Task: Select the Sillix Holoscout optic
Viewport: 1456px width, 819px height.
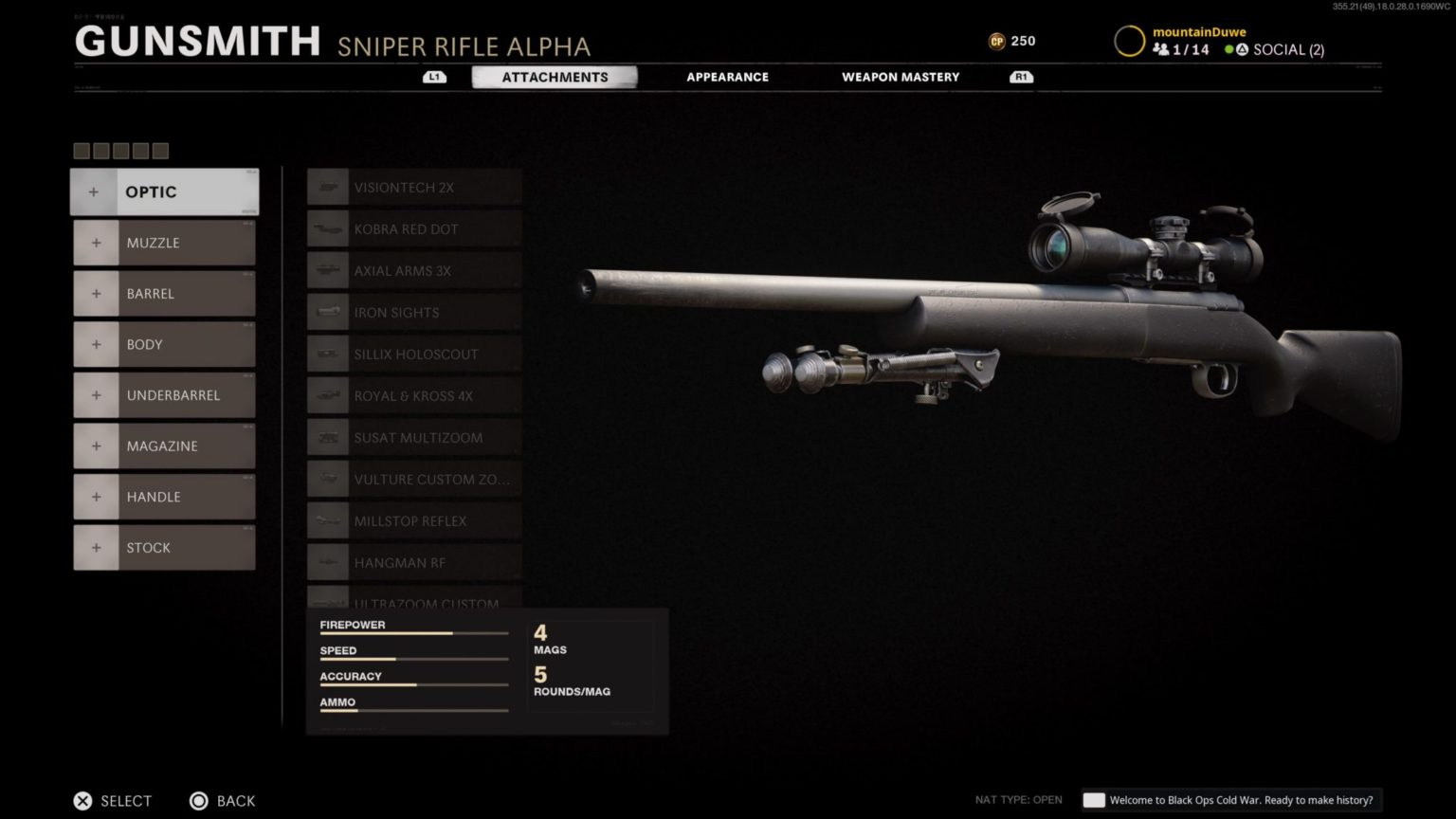Action: [x=414, y=355]
